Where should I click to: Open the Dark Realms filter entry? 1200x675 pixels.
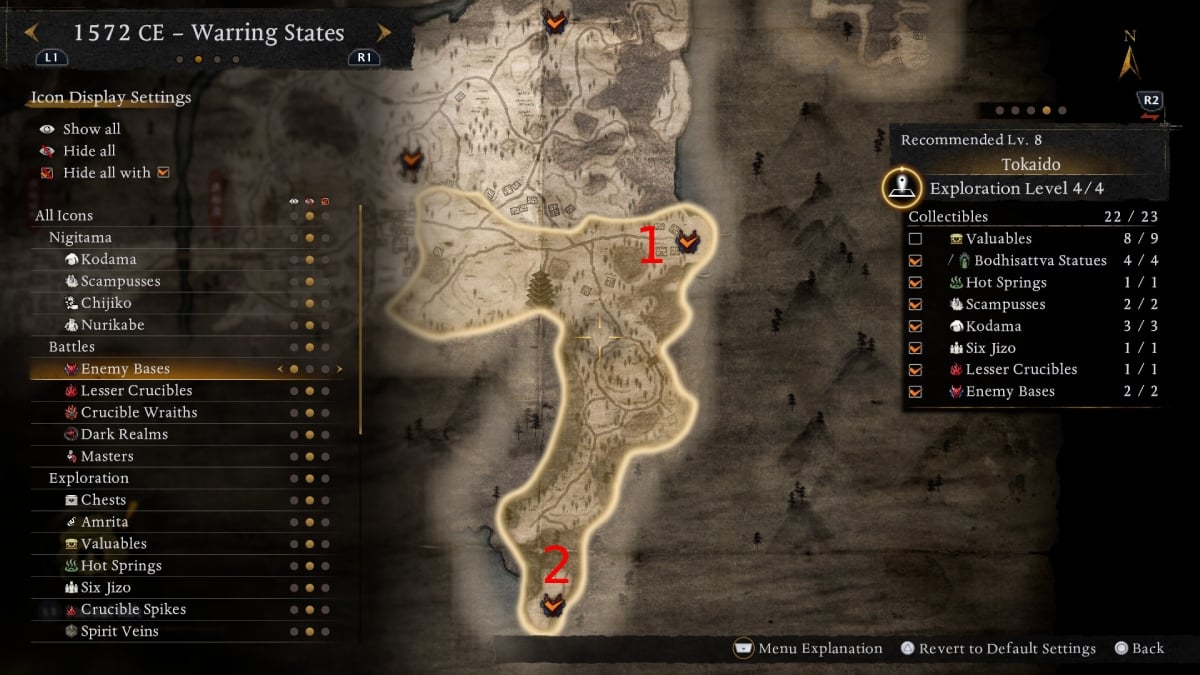coord(124,435)
